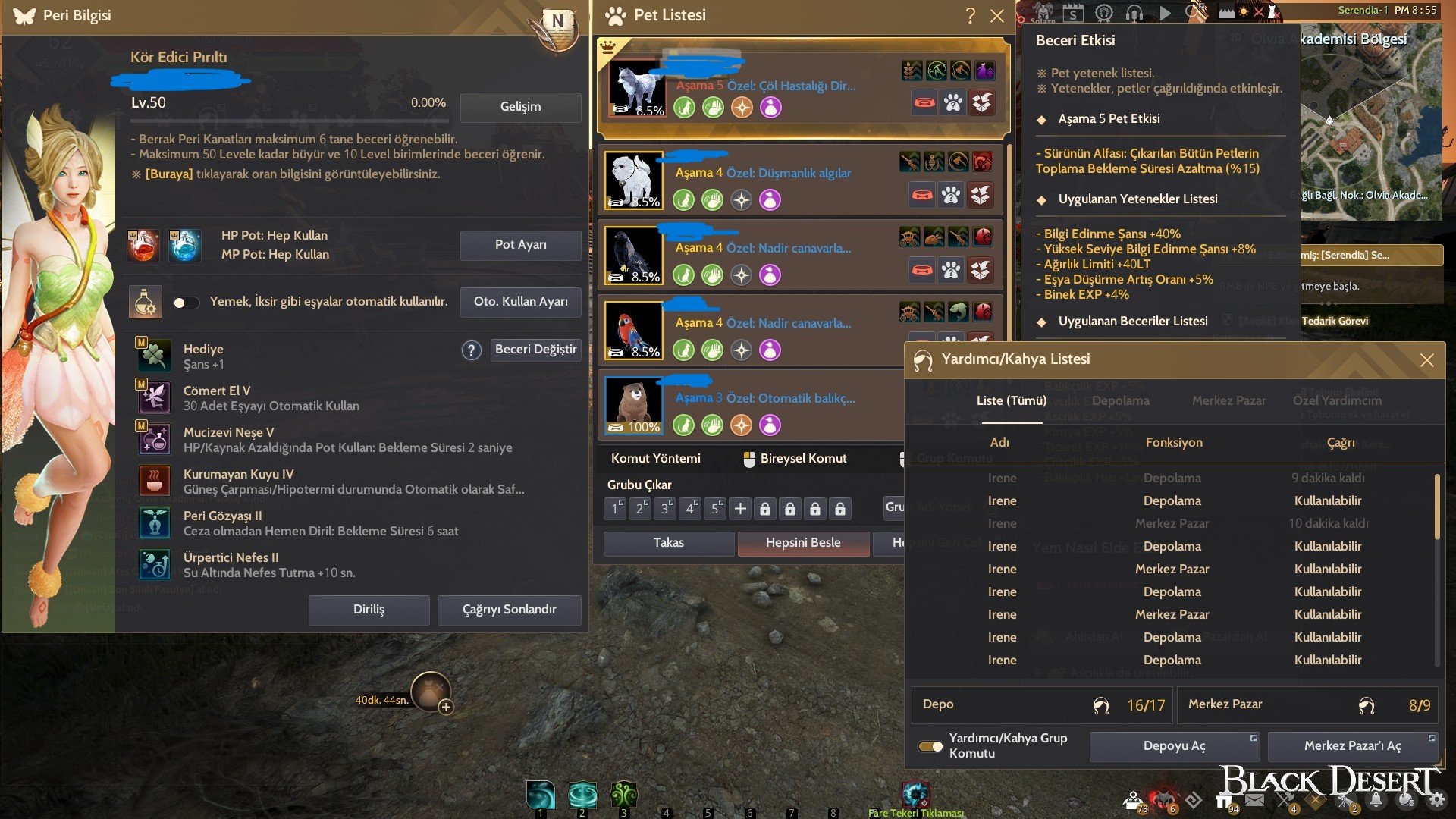Click the Takas pet exchange button
Screen dimensions: 1456x819
(x=668, y=543)
